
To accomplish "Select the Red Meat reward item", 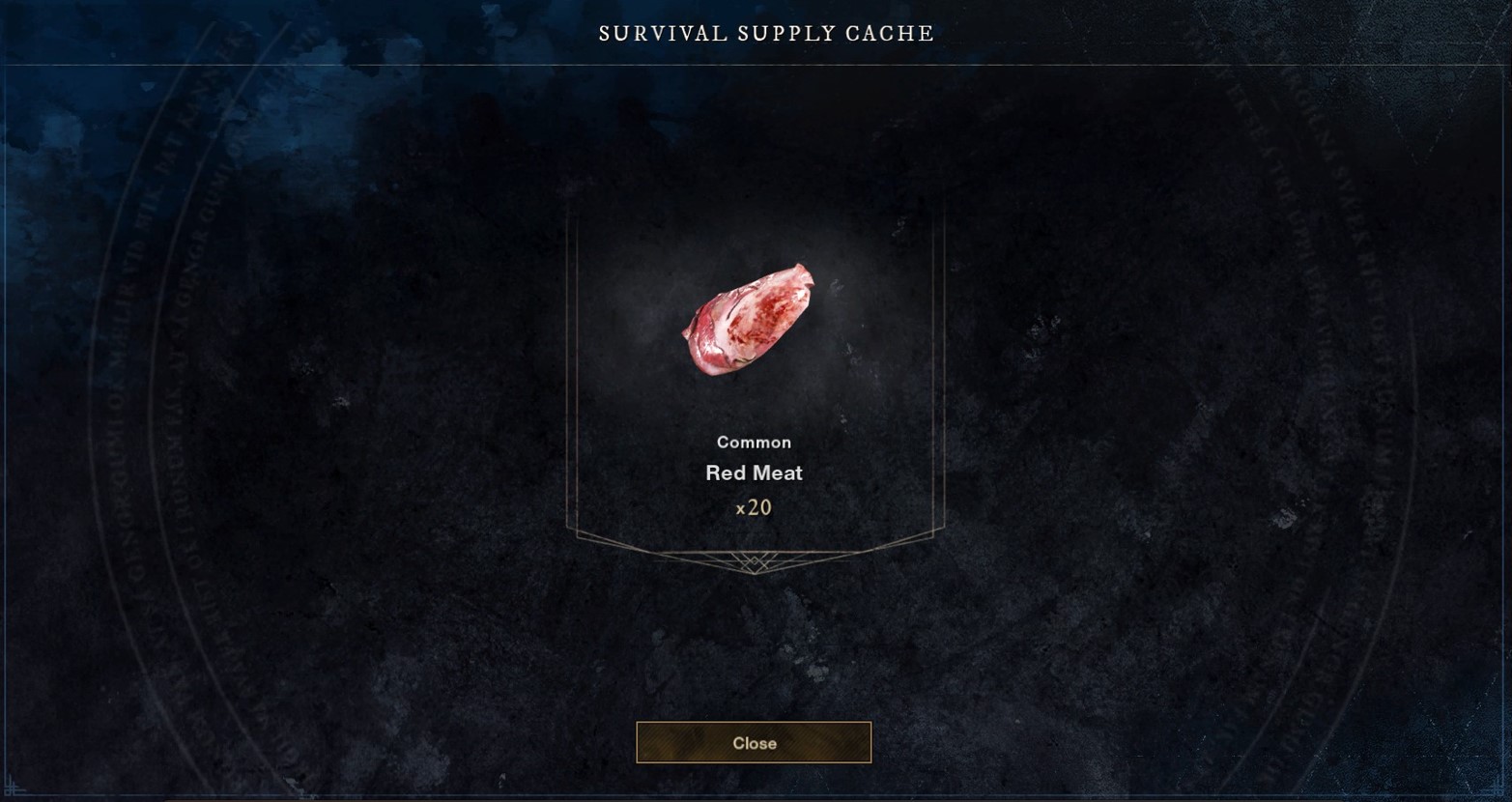I will click(750, 320).
